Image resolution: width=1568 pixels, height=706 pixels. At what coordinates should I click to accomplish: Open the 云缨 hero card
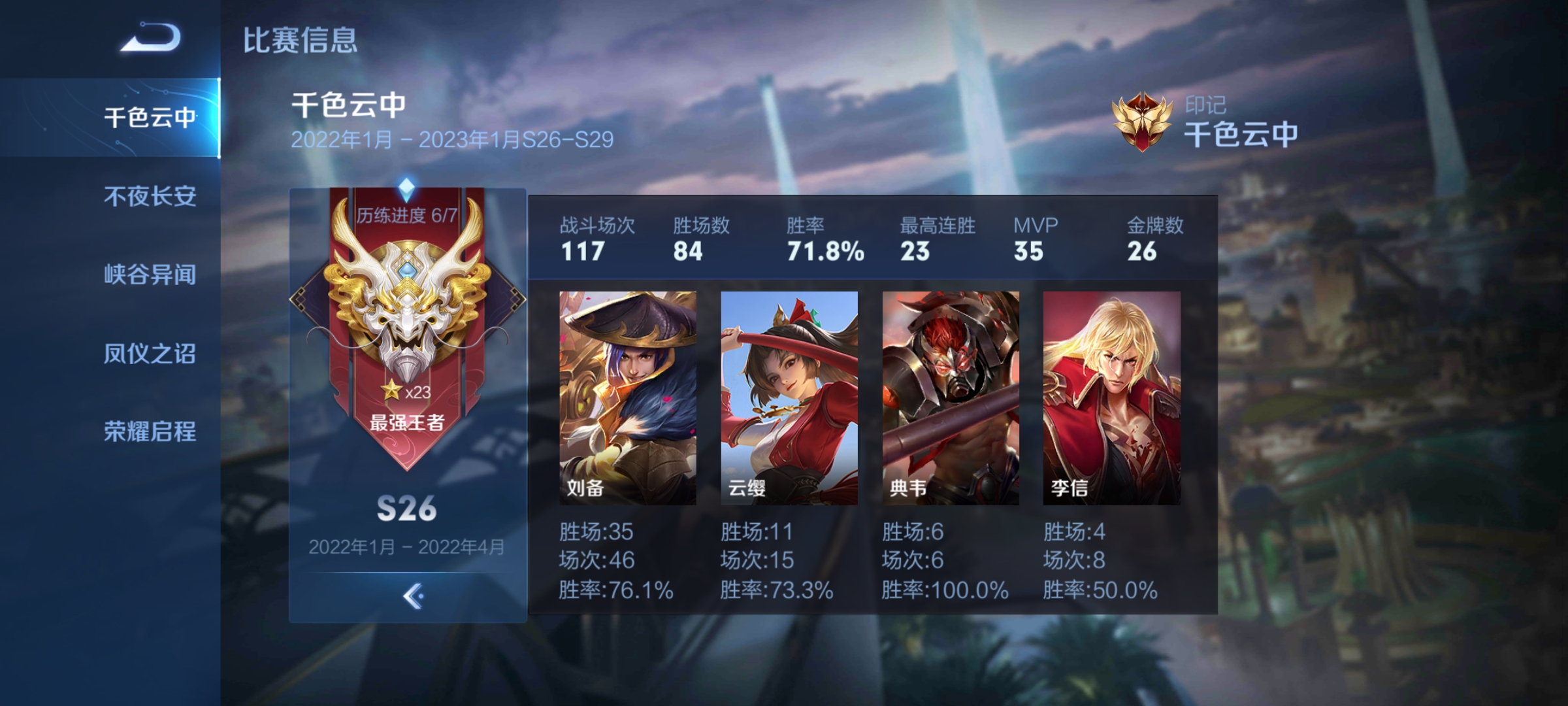[x=789, y=397]
